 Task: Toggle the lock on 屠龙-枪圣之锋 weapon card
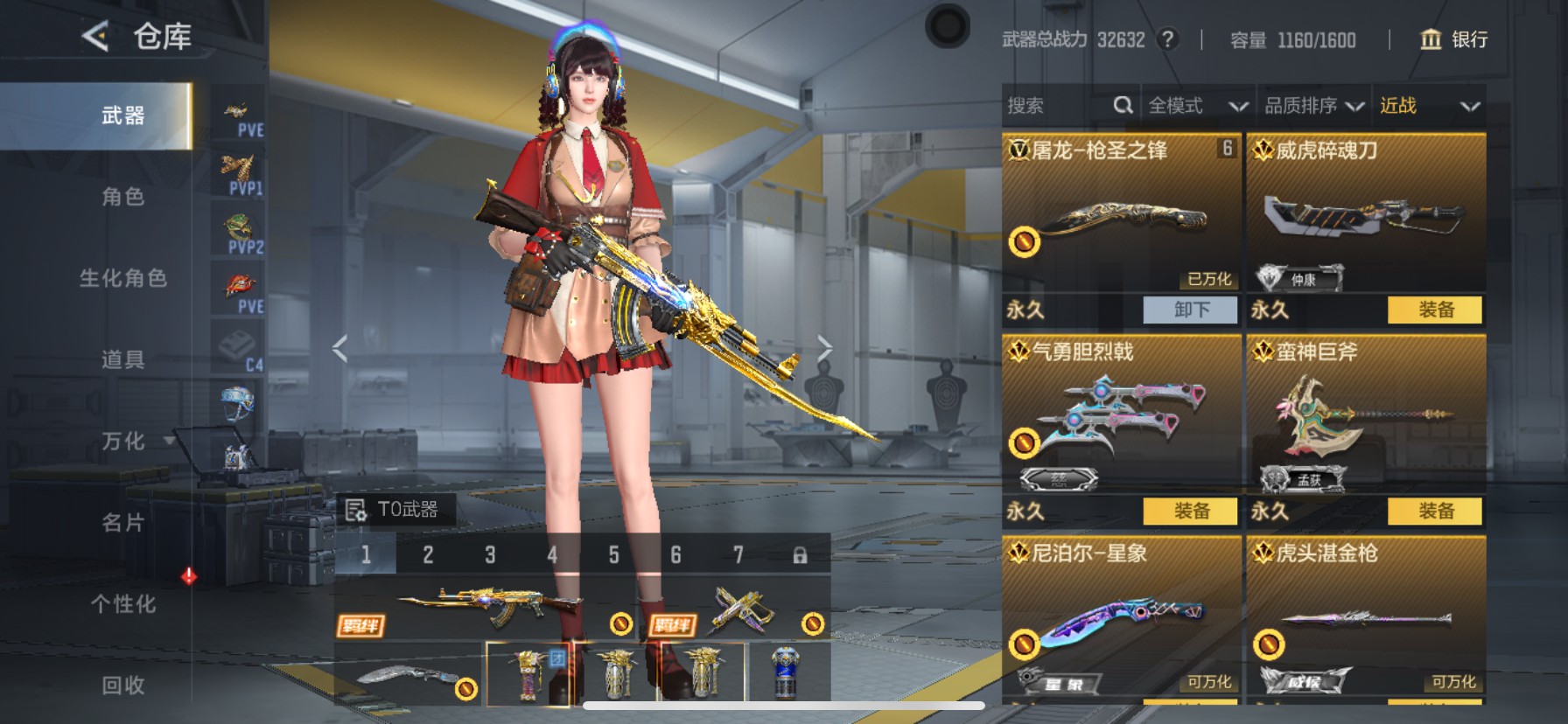[1025, 242]
